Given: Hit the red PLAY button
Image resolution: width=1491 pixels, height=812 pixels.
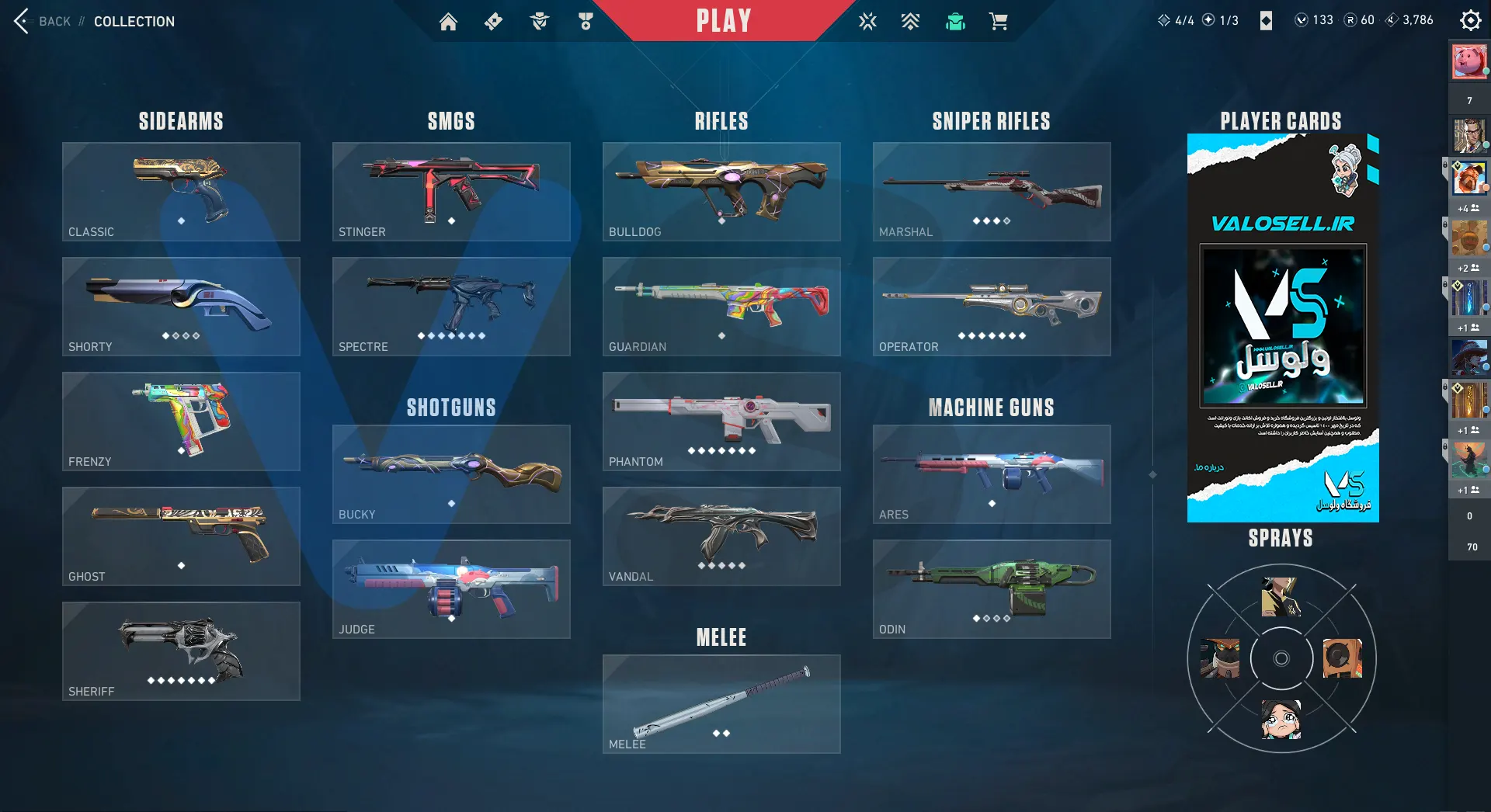Looking at the screenshot, I should [x=723, y=21].
